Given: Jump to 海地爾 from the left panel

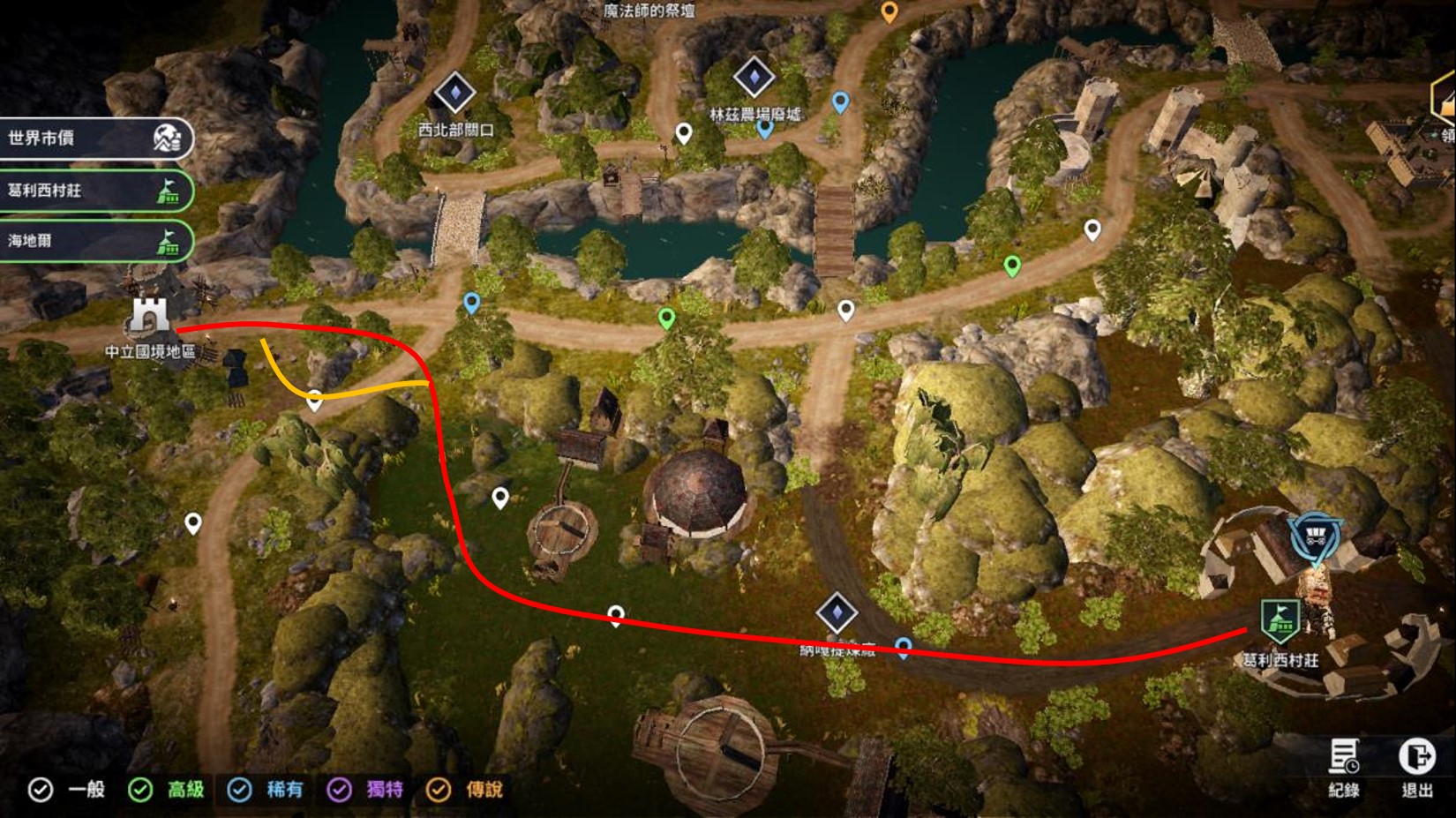Looking at the screenshot, I should click(95, 241).
